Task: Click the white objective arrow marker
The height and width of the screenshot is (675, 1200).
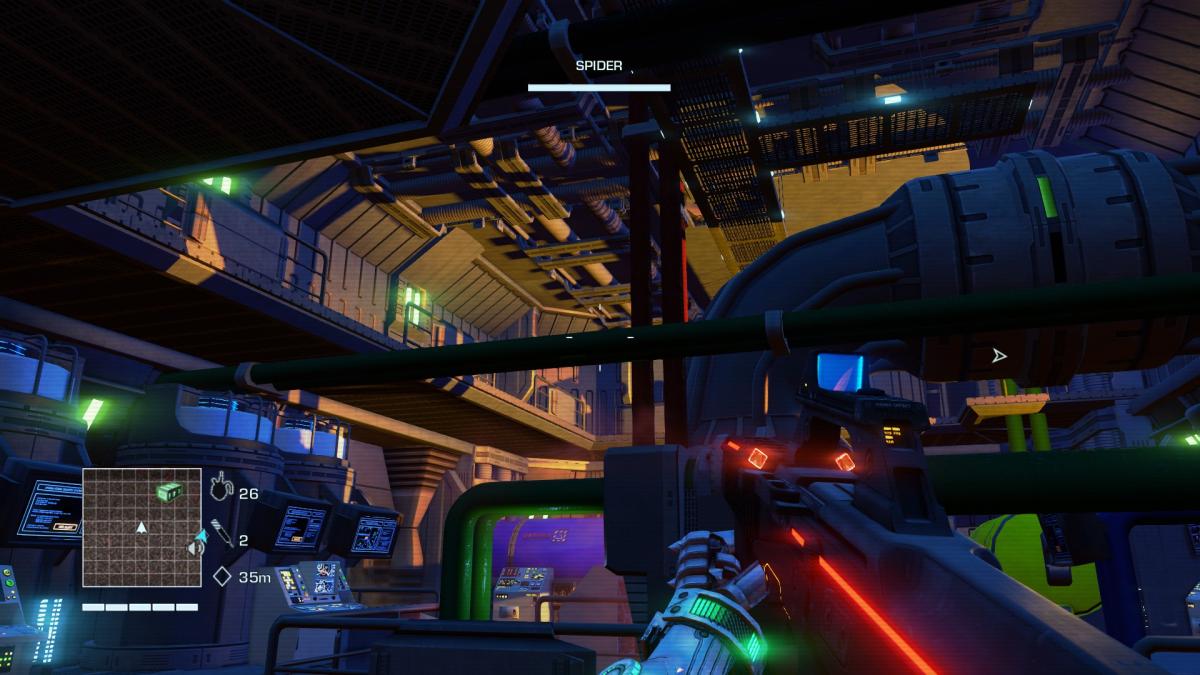Action: (x=998, y=355)
